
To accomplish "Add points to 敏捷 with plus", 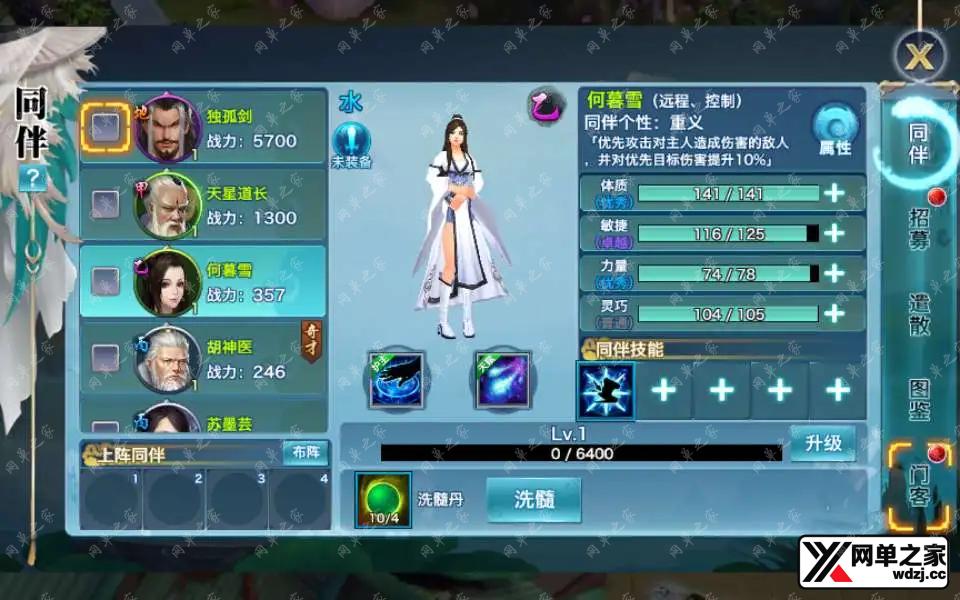I will 834,233.
